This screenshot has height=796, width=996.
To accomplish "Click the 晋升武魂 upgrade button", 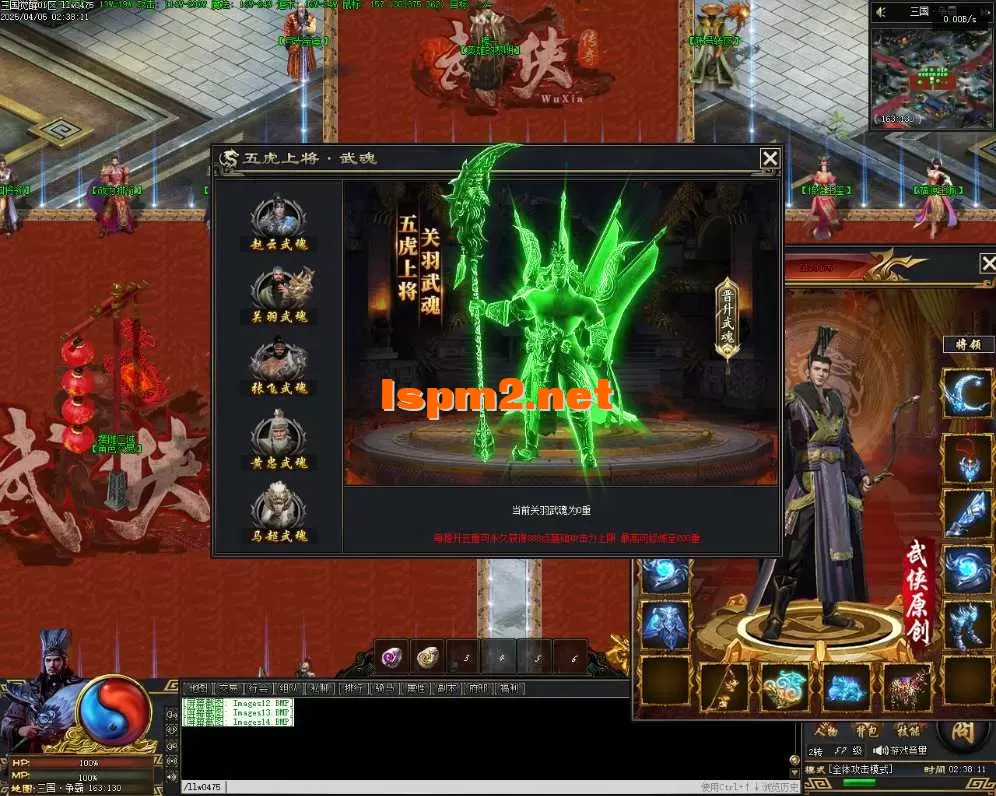I will pos(727,316).
